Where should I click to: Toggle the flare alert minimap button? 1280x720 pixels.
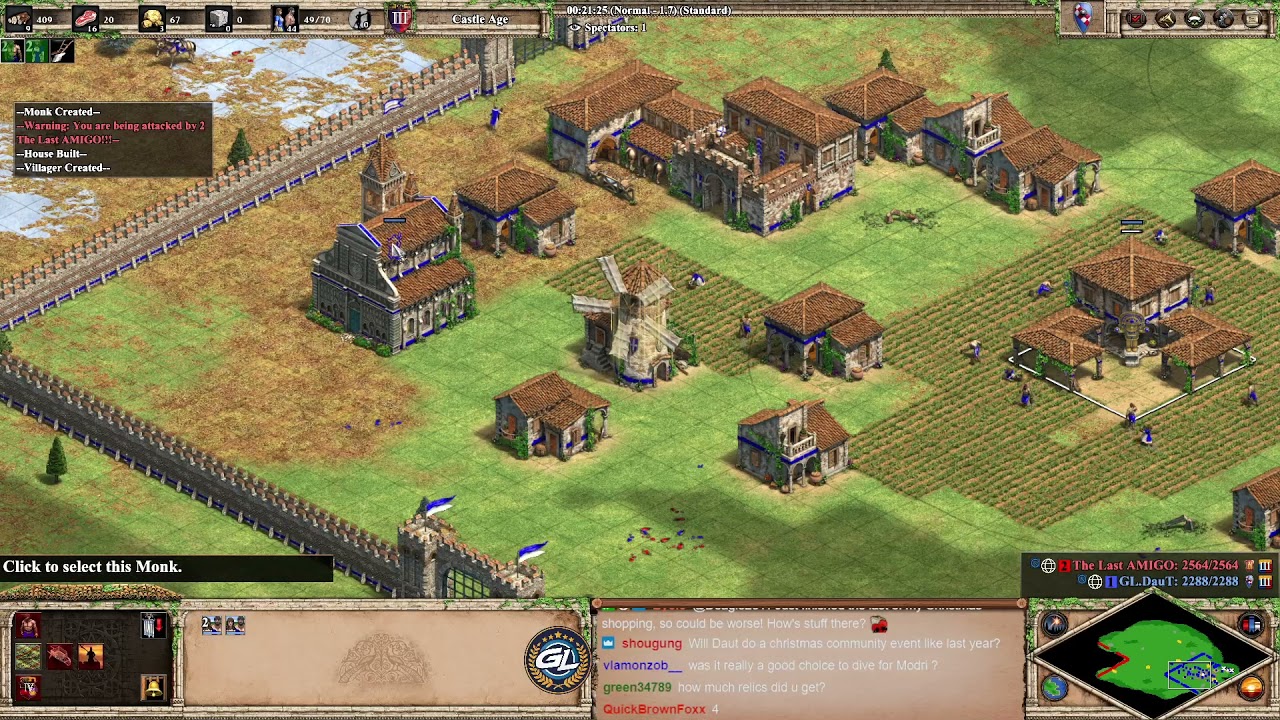click(x=1053, y=623)
